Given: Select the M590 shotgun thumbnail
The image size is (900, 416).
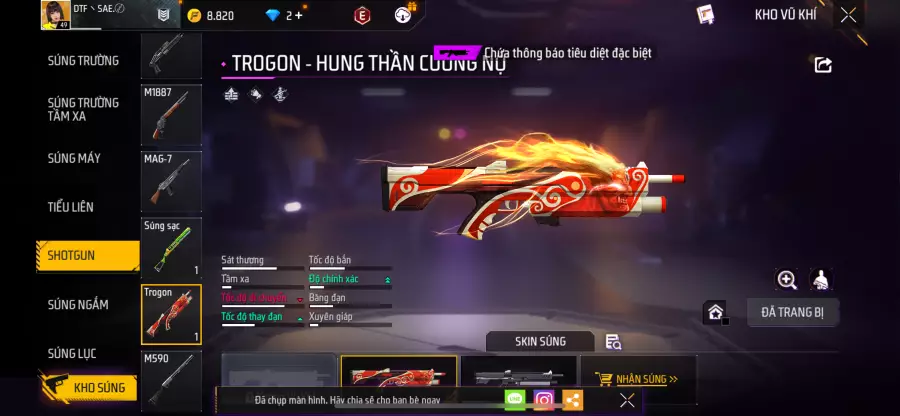Looking at the screenshot, I should [171, 378].
